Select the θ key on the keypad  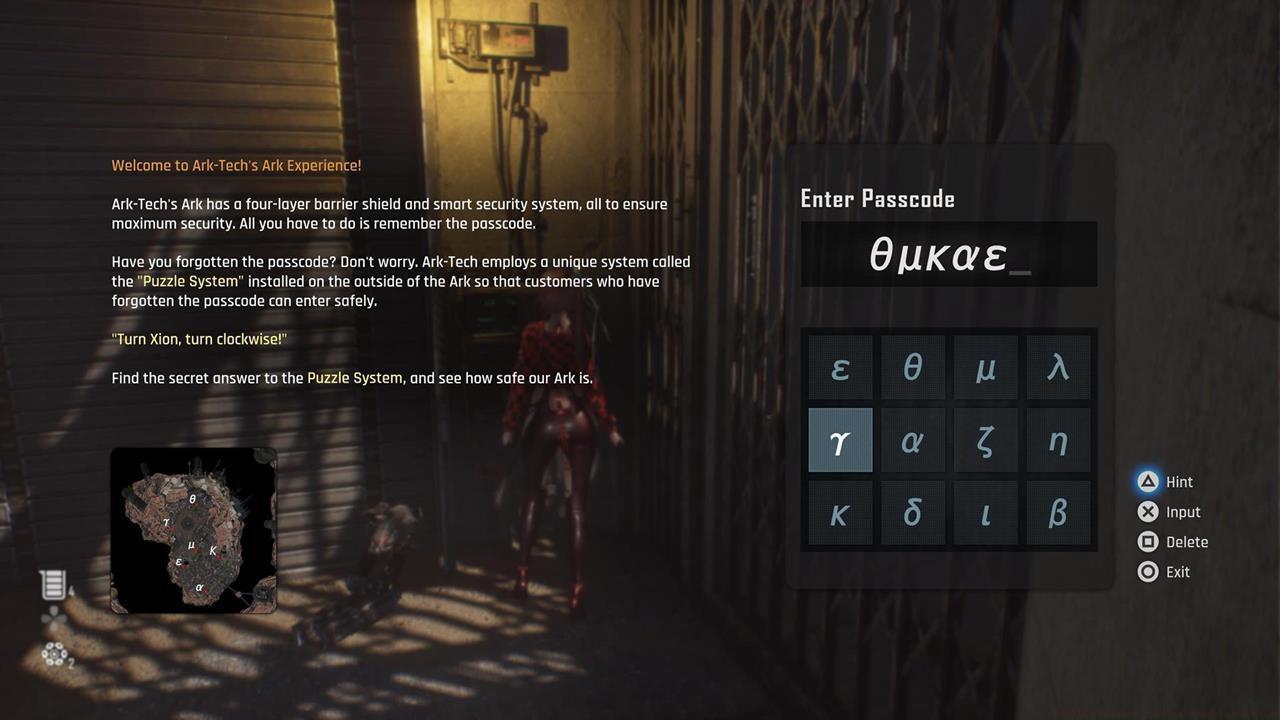pos(912,367)
